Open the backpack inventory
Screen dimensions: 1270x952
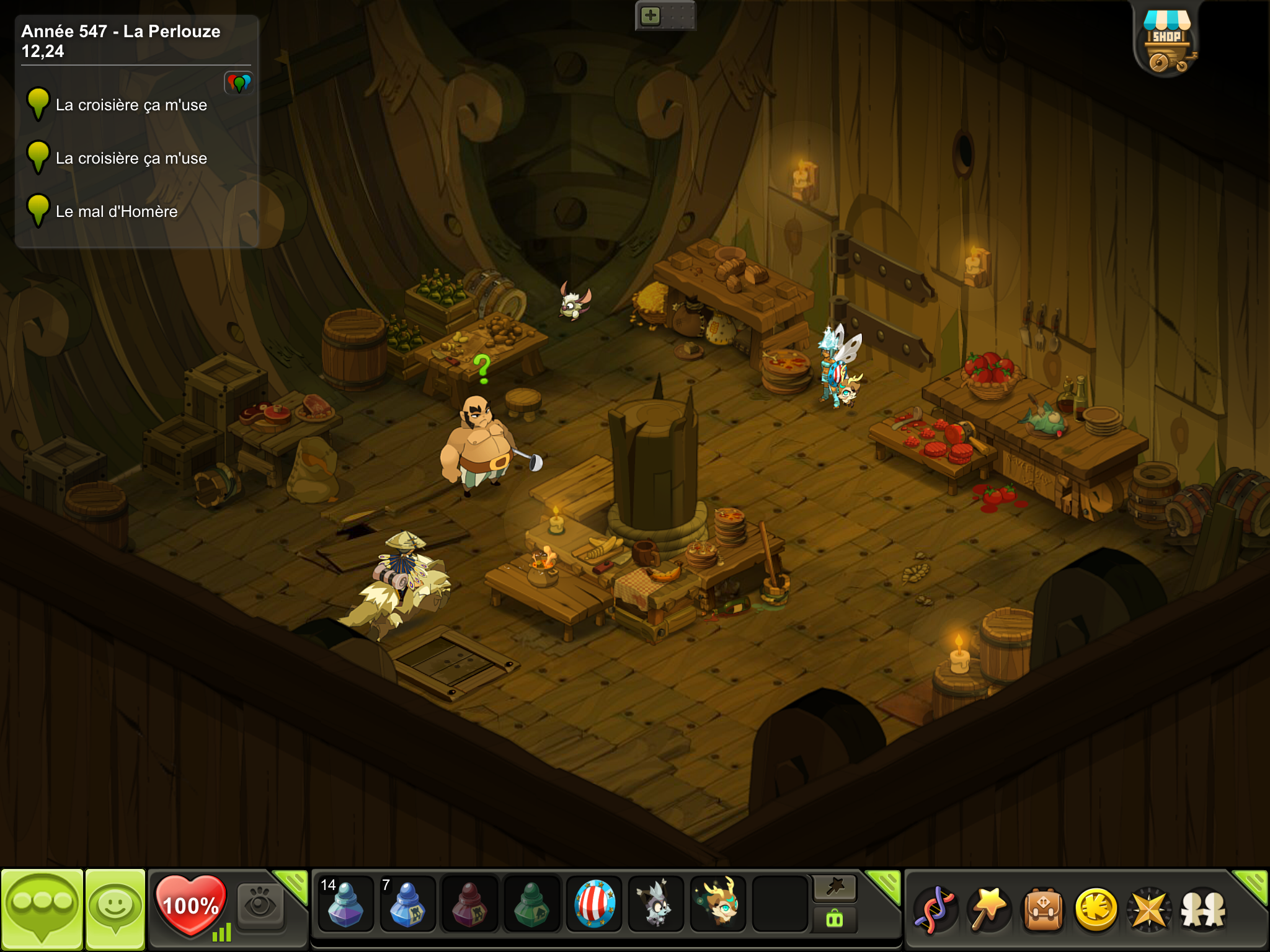1043,910
